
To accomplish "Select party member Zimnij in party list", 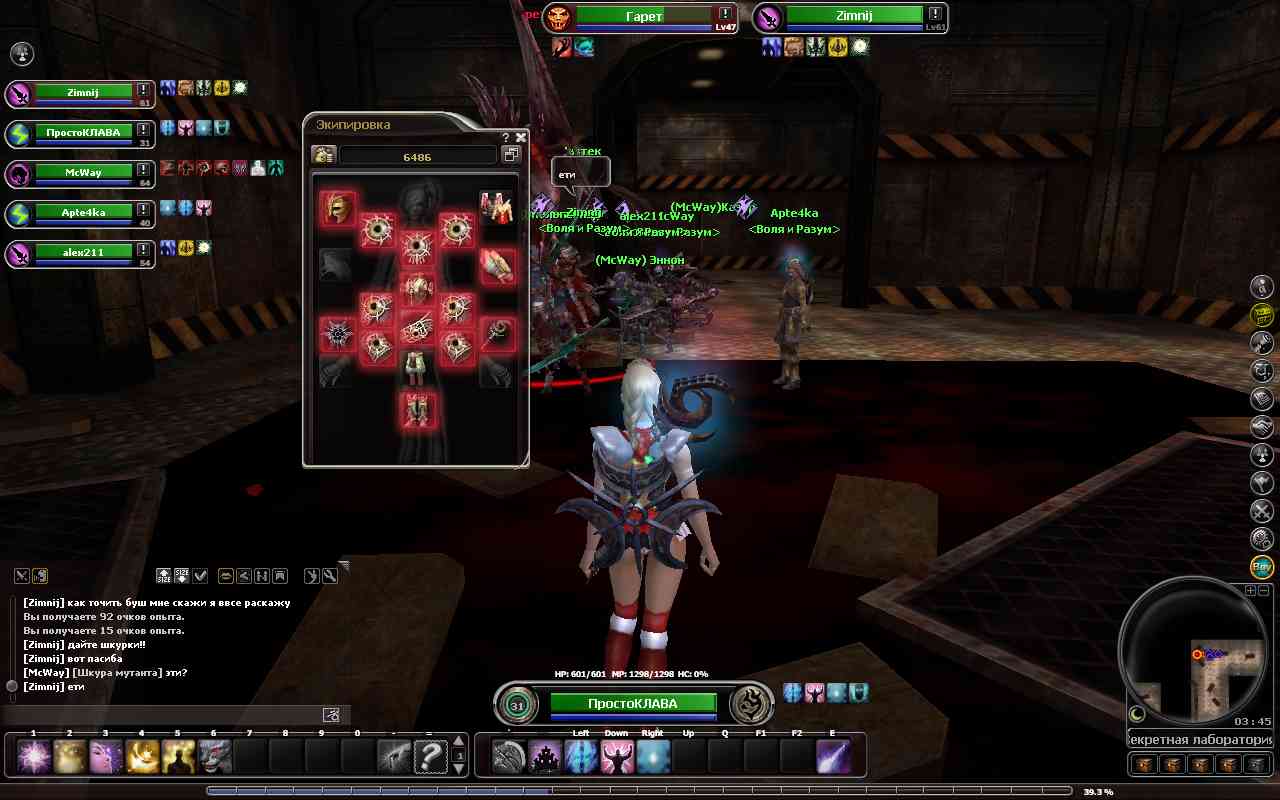I will (84, 92).
